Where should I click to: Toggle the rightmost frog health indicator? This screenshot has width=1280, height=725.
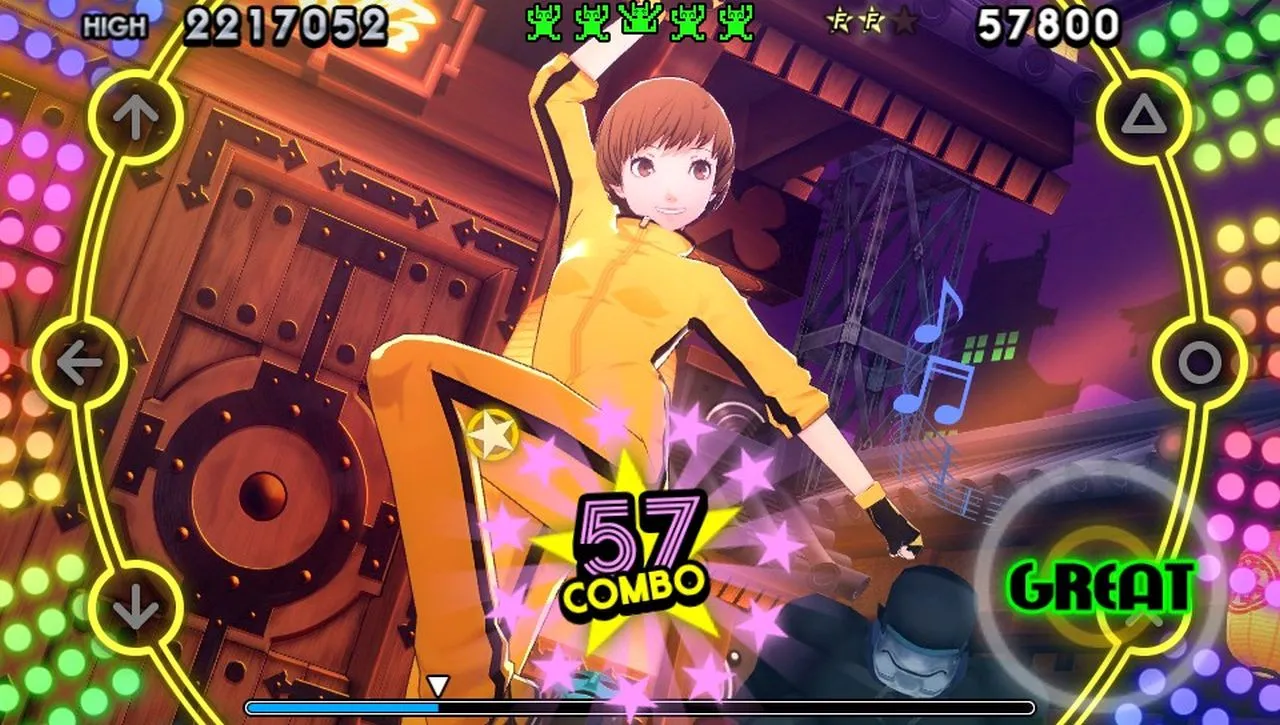pyautogui.click(x=736, y=20)
